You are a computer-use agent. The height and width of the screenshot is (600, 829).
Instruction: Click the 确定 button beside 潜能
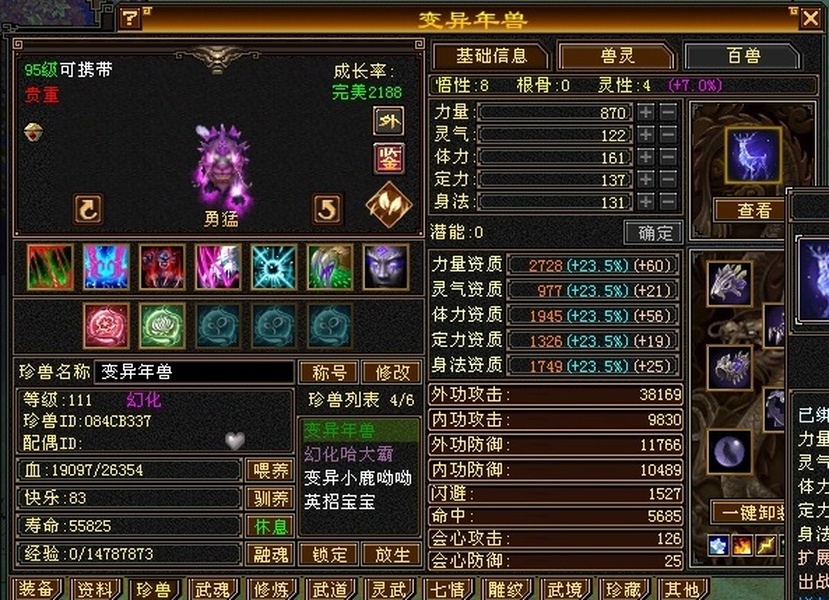(653, 233)
